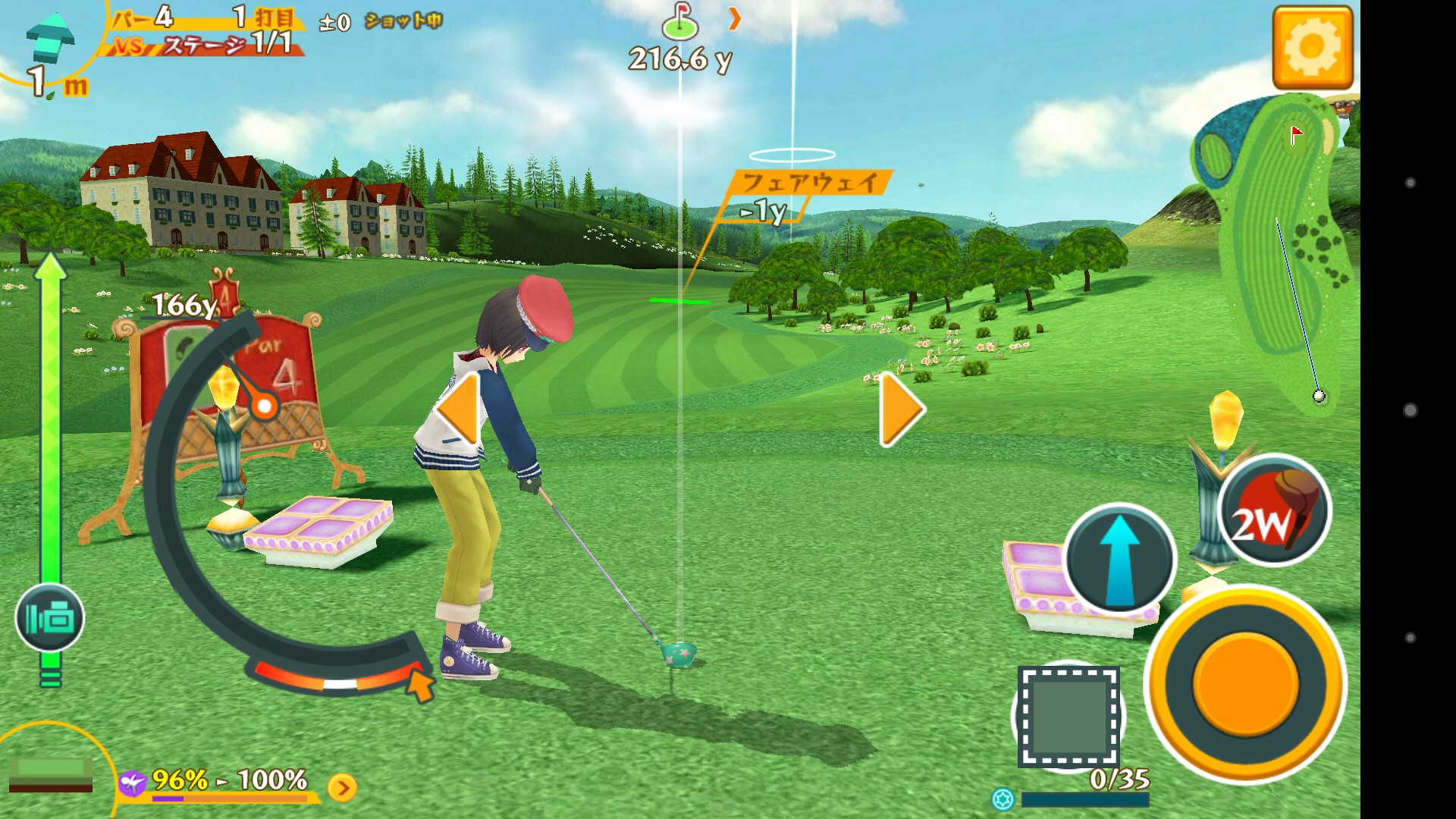Image resolution: width=1456 pixels, height=819 pixels.
Task: Tap the grass lie thumbnail
Action: 50,773
